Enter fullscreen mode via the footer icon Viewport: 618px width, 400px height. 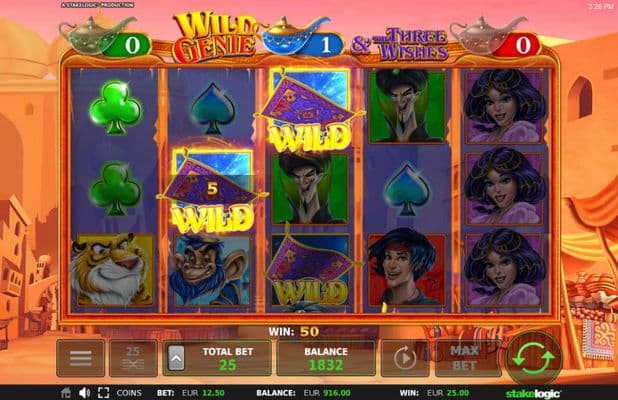click(102, 392)
